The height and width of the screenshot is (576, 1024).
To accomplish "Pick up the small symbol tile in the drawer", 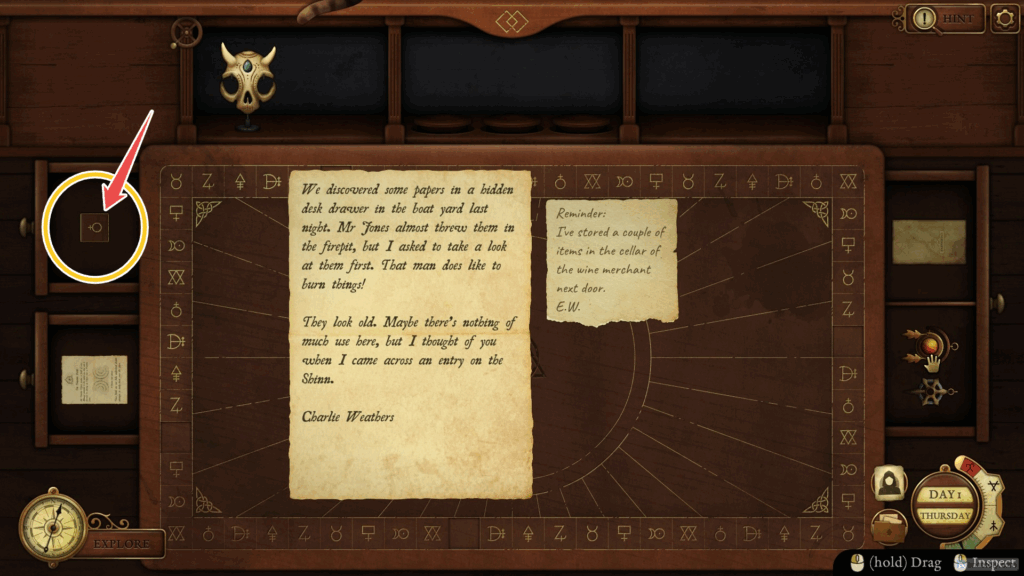I will tap(96, 228).
